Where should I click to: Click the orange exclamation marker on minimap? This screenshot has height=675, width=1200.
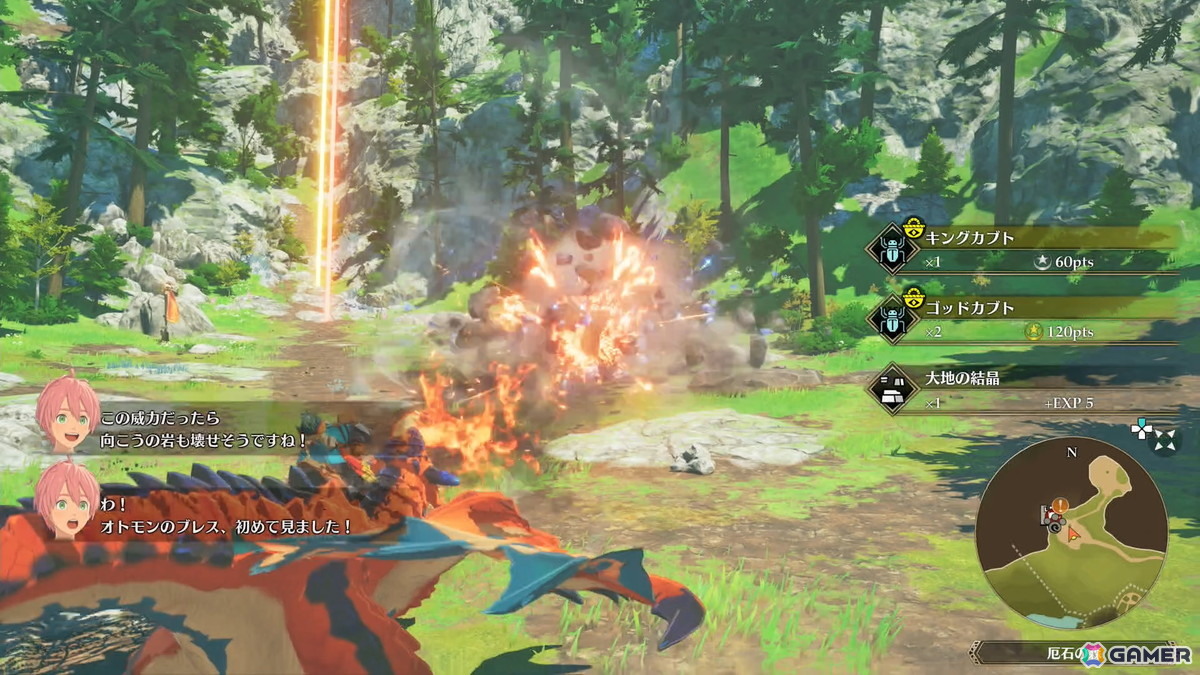(1059, 506)
